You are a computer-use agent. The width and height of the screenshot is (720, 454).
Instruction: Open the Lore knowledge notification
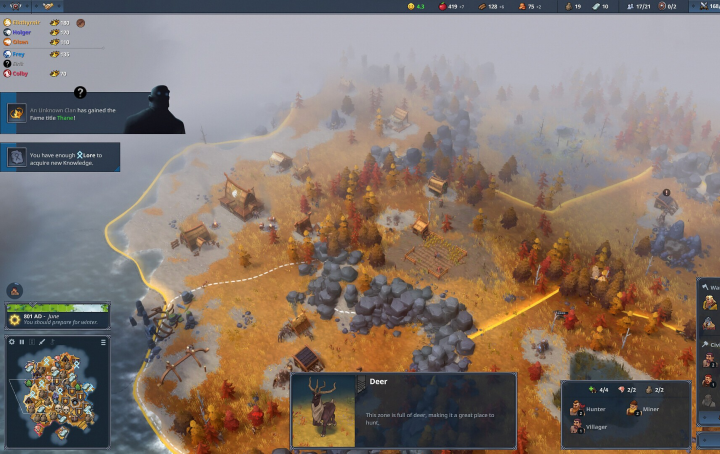pyautogui.click(x=62, y=157)
